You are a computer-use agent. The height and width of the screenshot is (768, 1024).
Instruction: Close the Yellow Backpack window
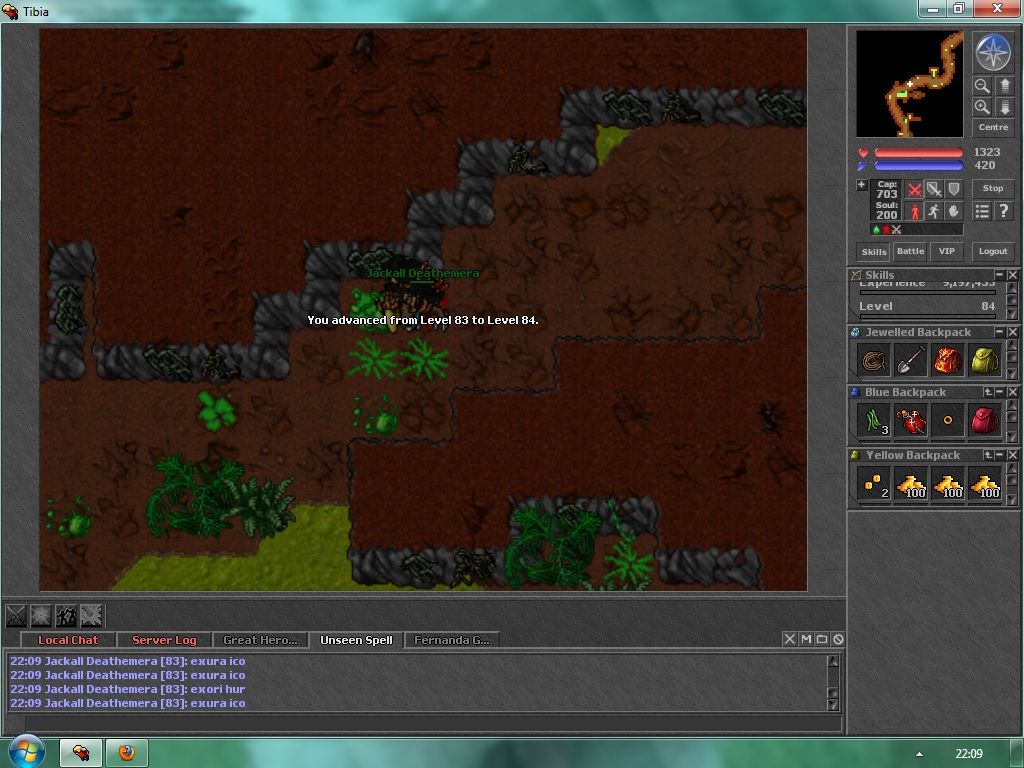pyautogui.click(x=1012, y=455)
